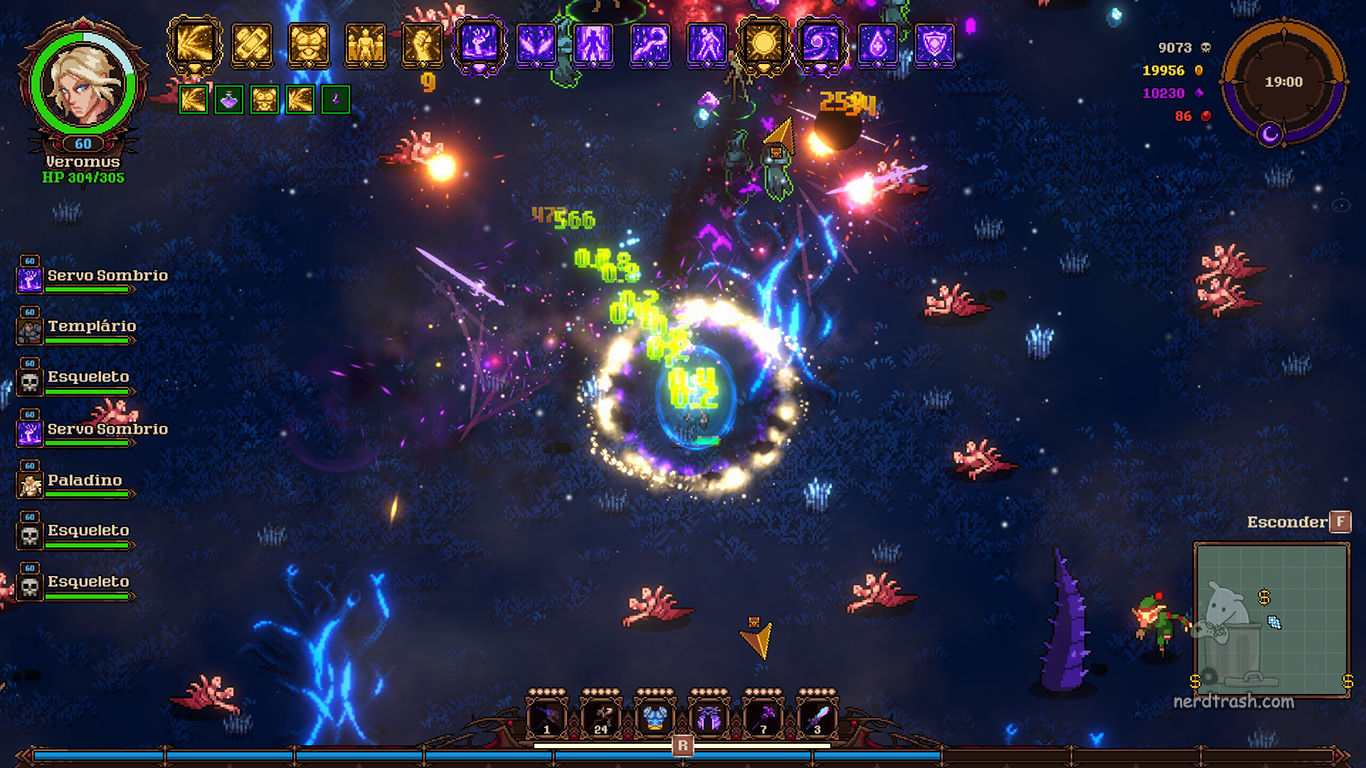1366x768 pixels.
Task: Choose the golden raised fist skill
Action: [x=422, y=45]
